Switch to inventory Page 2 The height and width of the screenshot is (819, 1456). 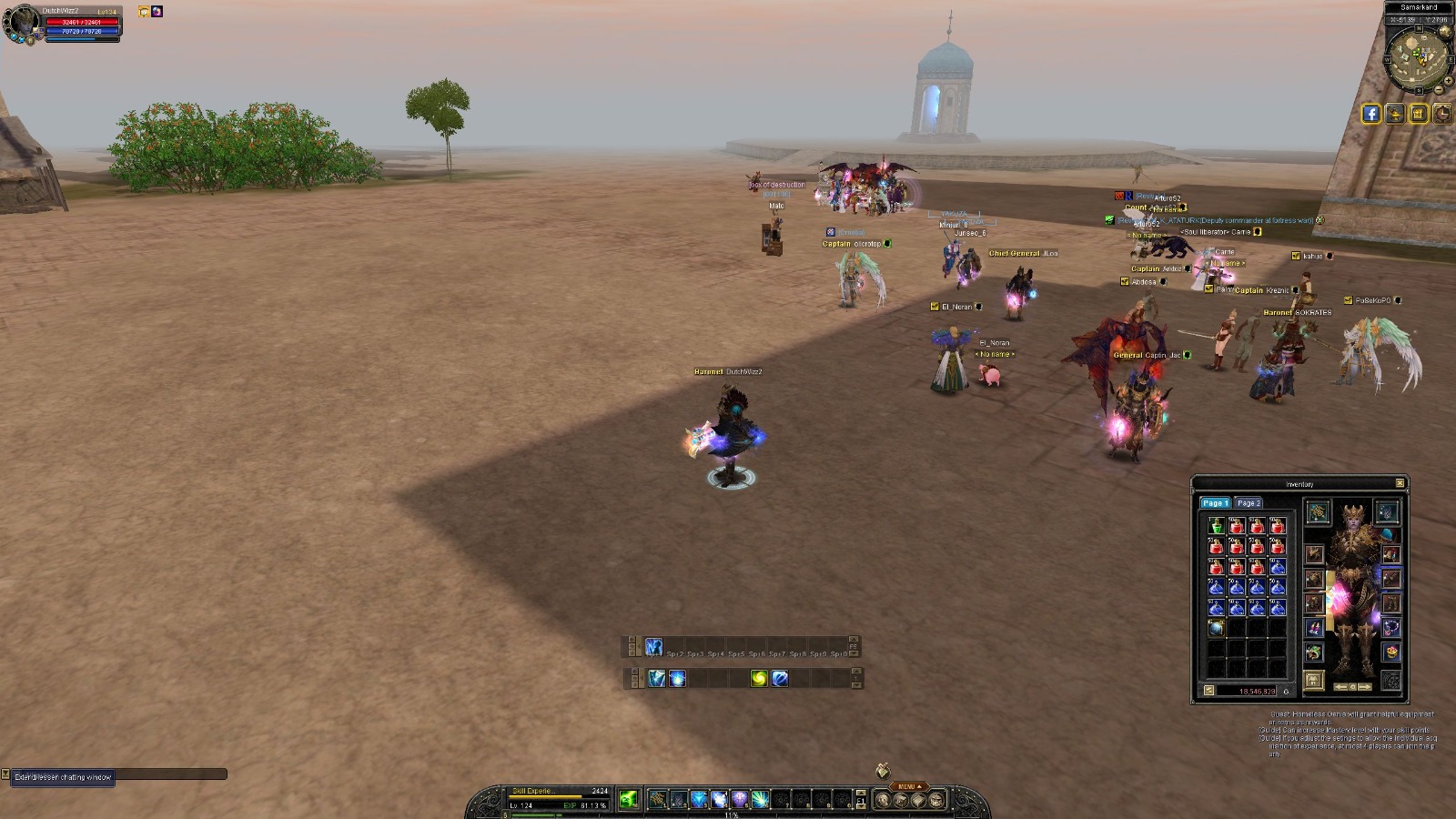point(1248,503)
